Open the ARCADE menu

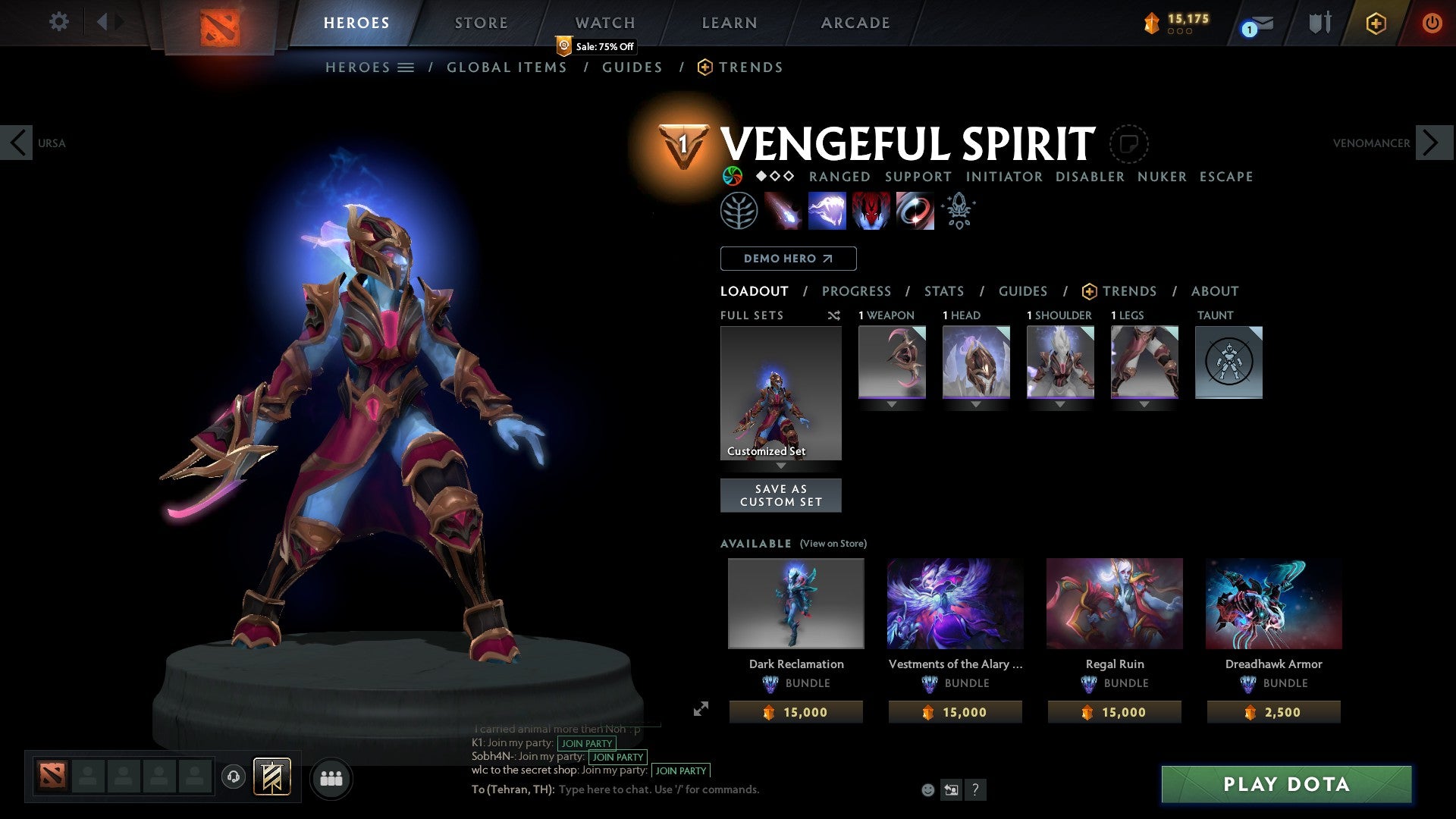point(854,22)
